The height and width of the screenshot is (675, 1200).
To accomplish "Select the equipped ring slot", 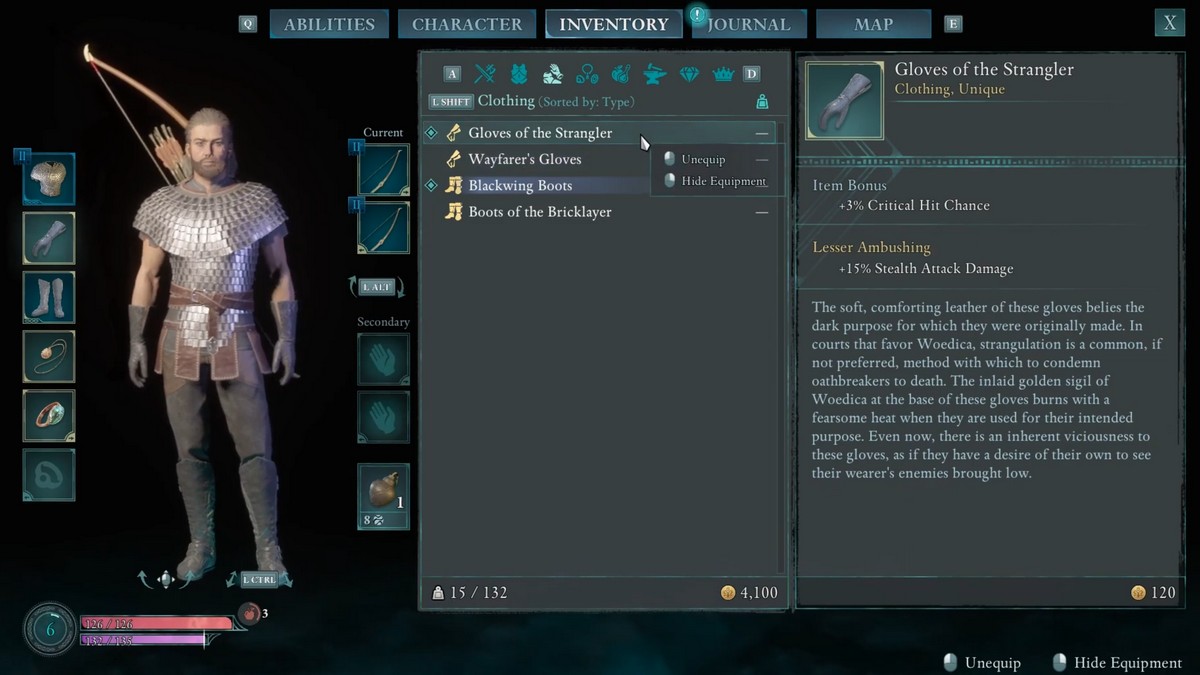I will tap(49, 415).
